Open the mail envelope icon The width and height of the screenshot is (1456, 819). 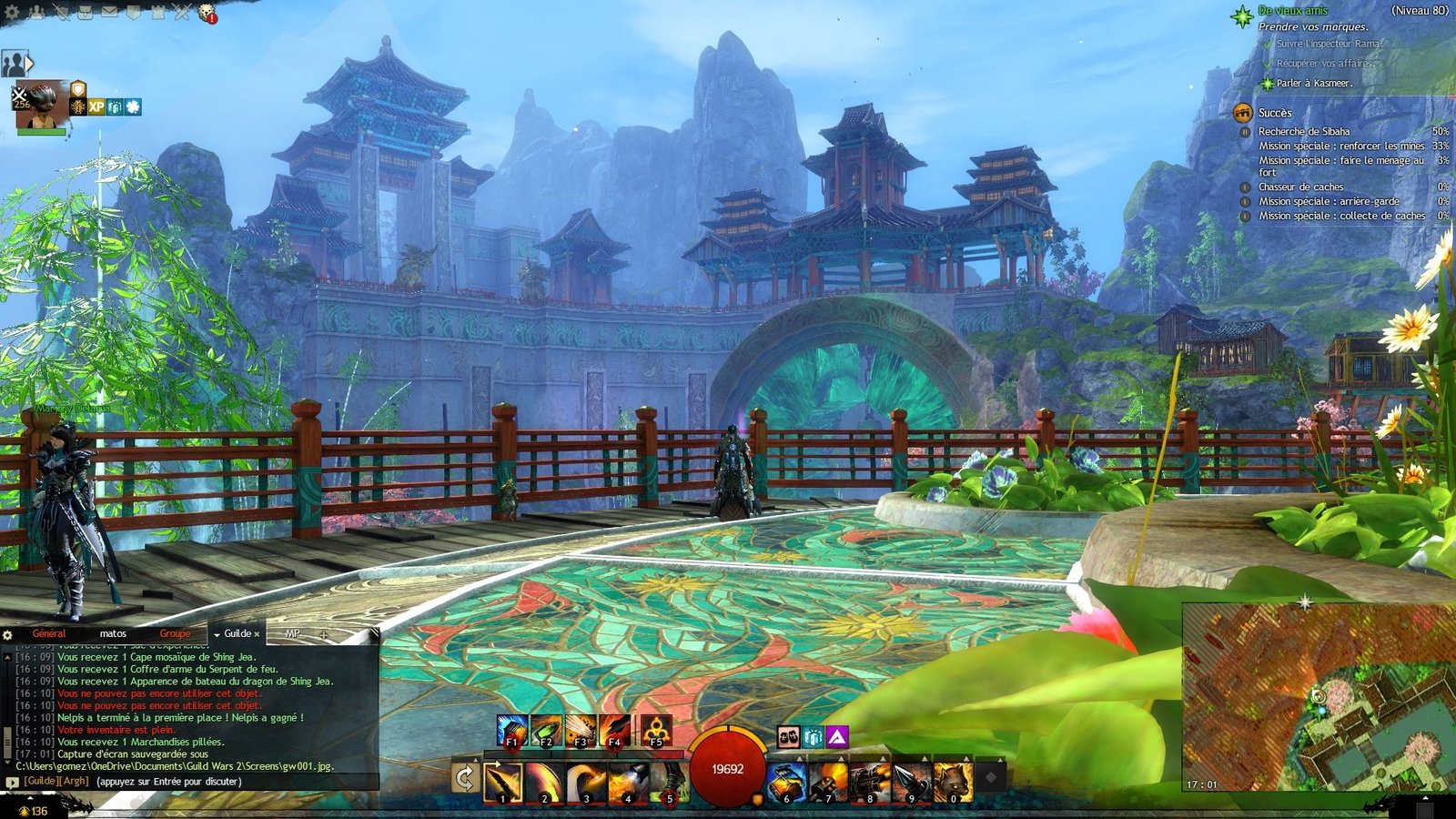pyautogui.click(x=109, y=13)
